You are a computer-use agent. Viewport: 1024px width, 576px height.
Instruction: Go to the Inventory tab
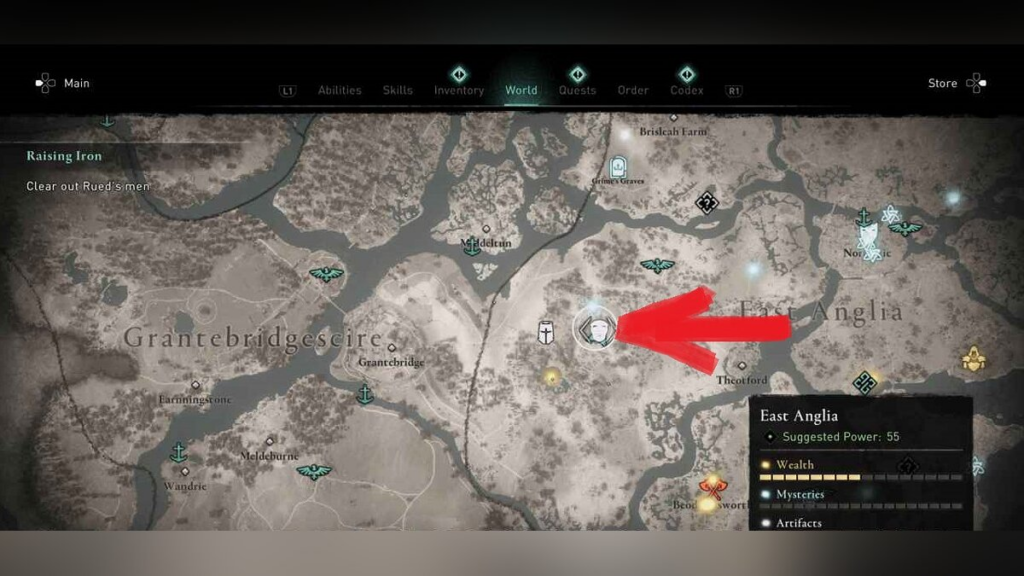coord(459,90)
